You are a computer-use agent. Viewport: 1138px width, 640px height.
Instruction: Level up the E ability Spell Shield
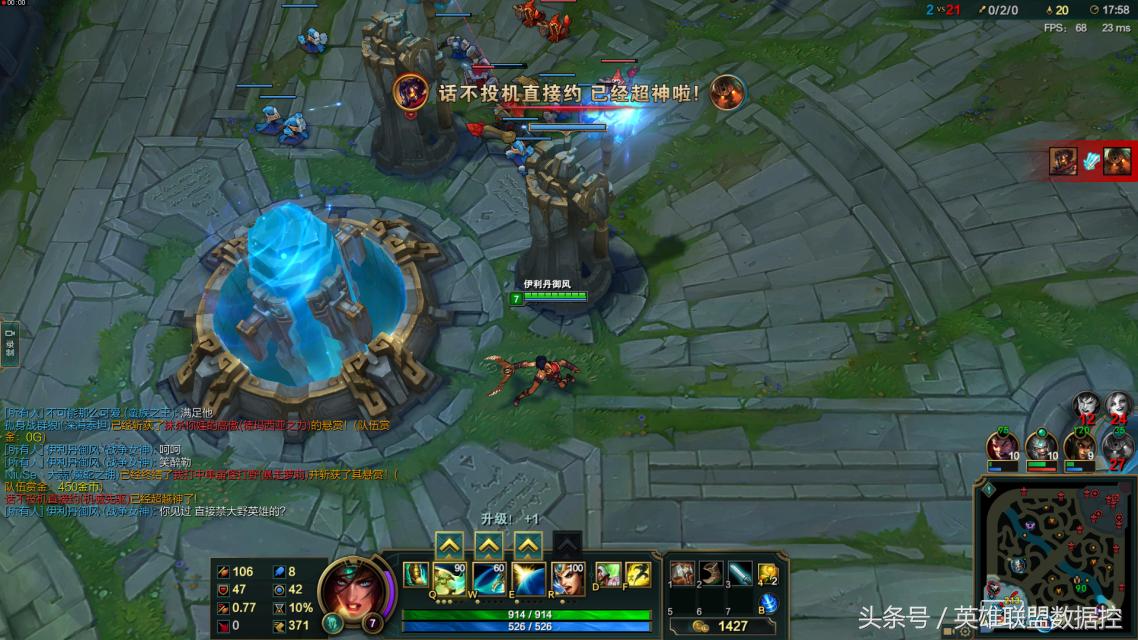[x=528, y=544]
